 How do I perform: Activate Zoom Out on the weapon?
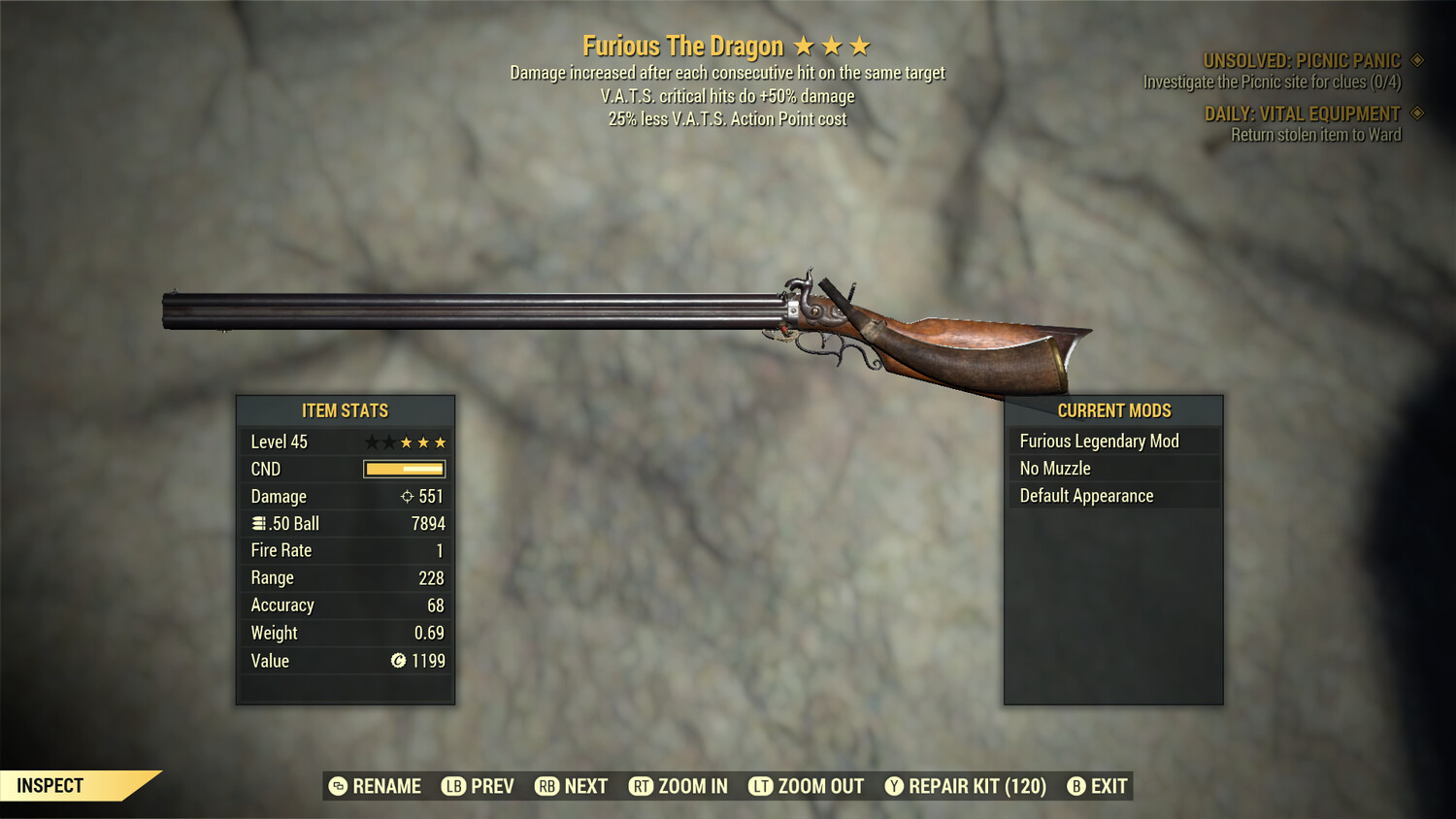click(x=807, y=786)
